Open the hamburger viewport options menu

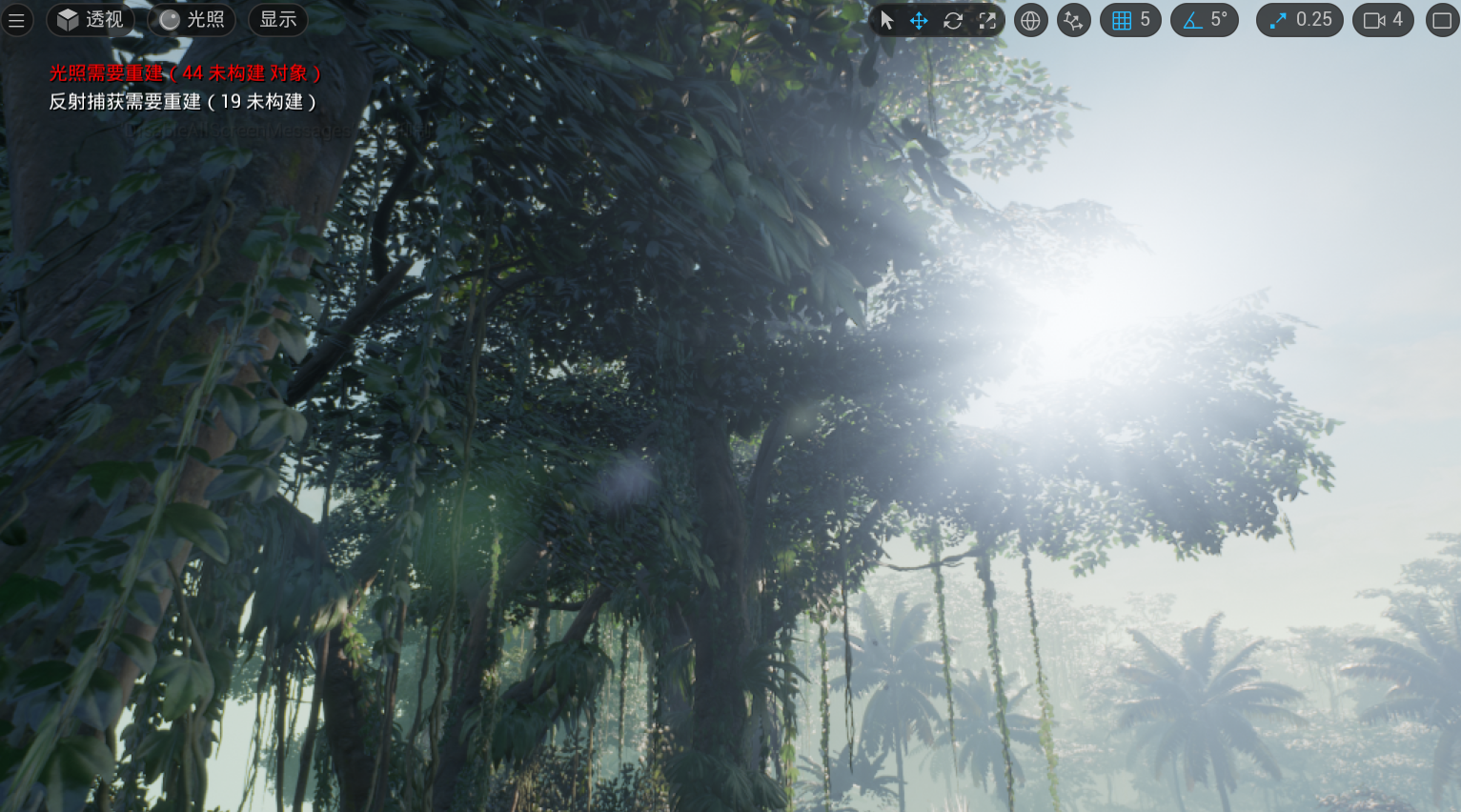pos(16,20)
